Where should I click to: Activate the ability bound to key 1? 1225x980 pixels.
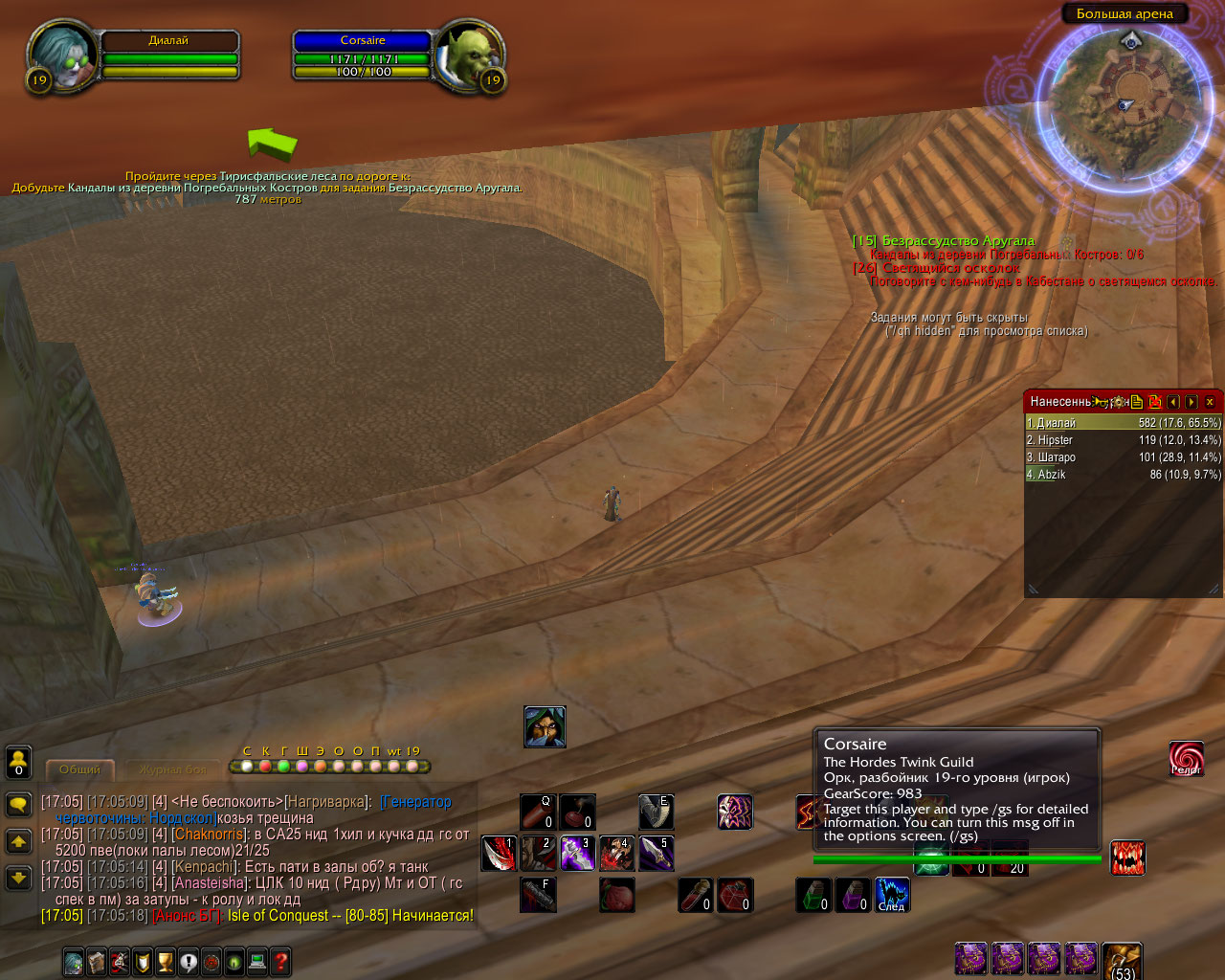click(x=499, y=854)
